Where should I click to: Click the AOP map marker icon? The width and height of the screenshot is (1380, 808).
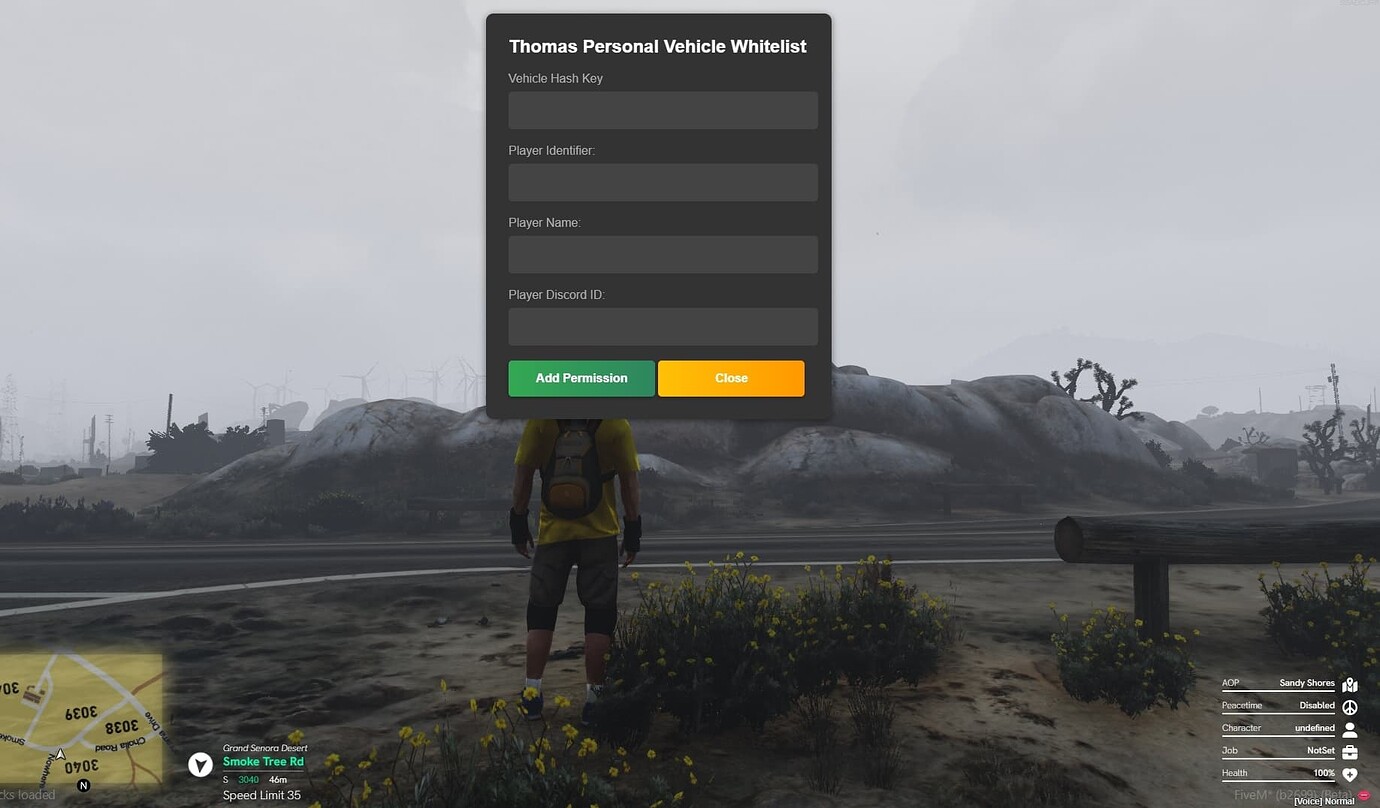pos(1351,685)
